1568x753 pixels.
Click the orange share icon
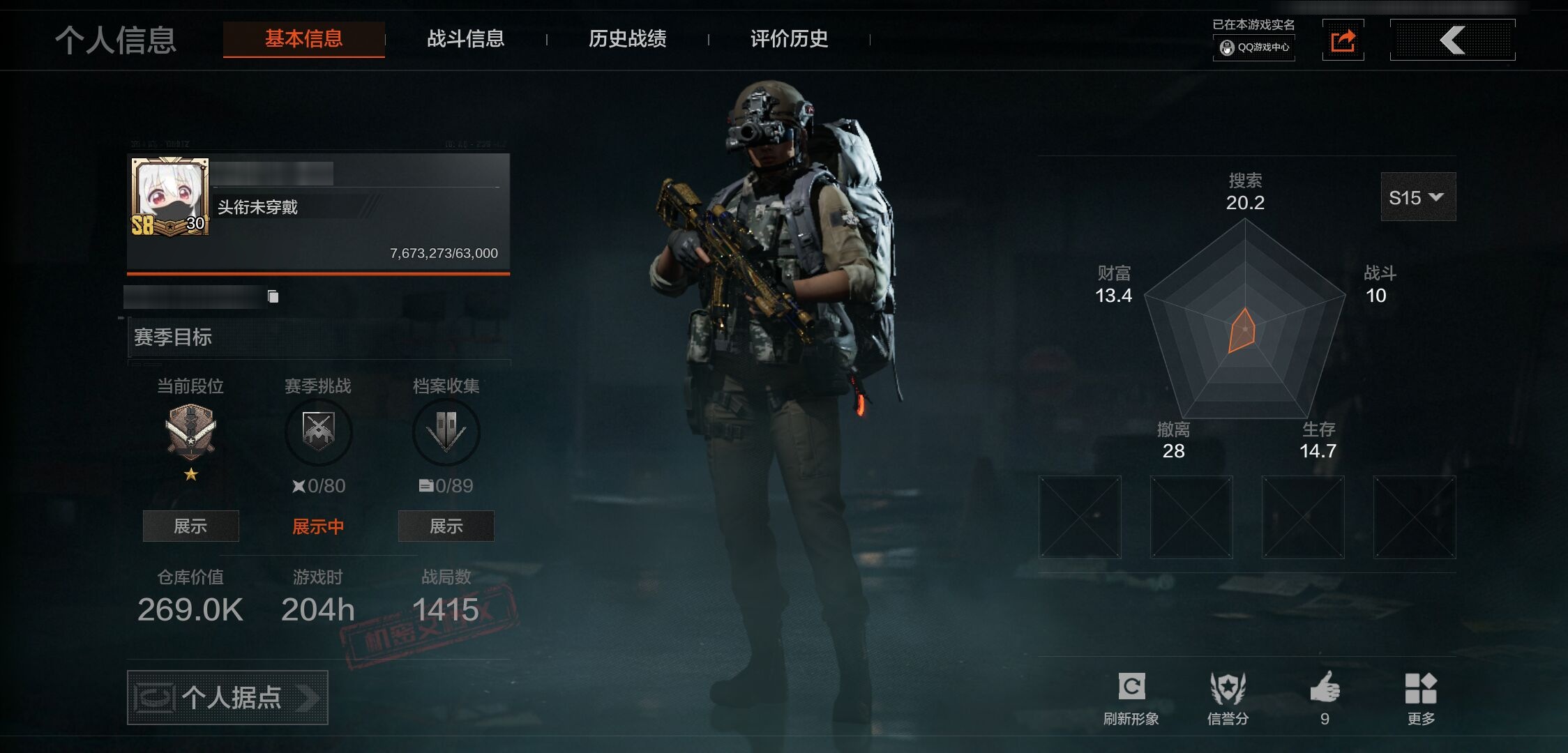pyautogui.click(x=1343, y=40)
